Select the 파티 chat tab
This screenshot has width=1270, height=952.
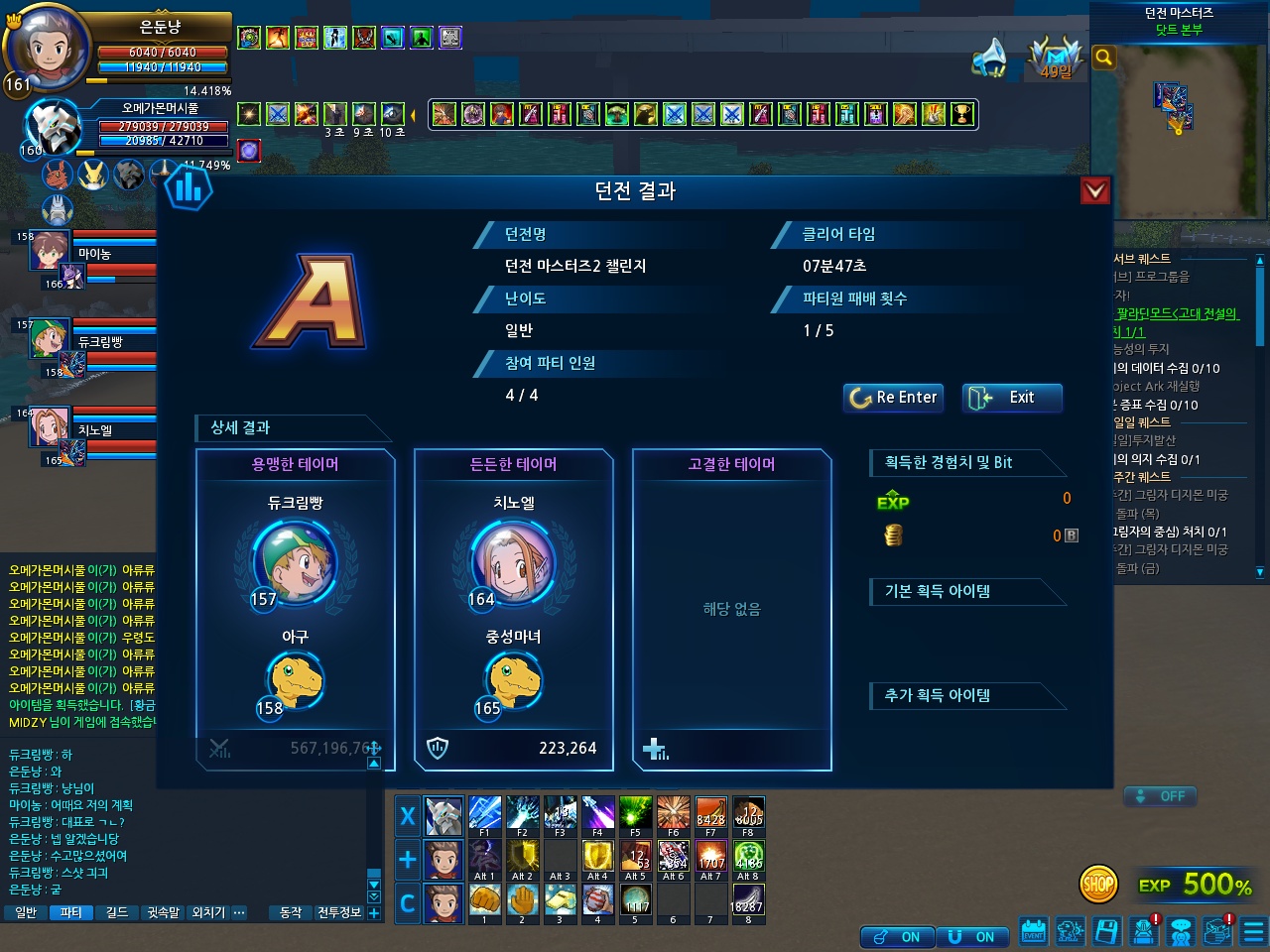click(x=71, y=912)
